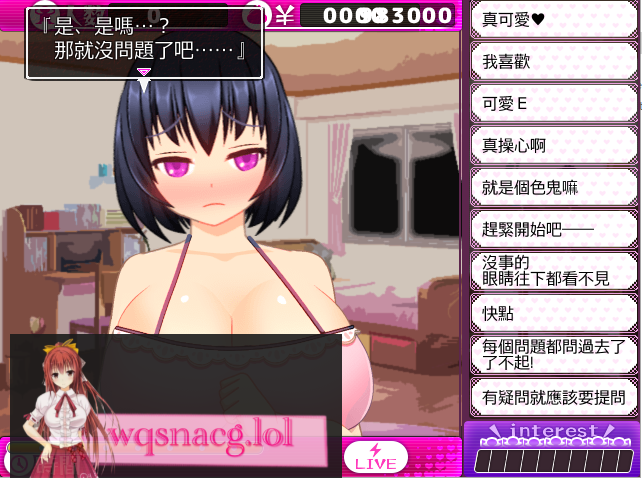Click the LIVE broadcast button
The height and width of the screenshot is (478, 642).
[x=376, y=456]
